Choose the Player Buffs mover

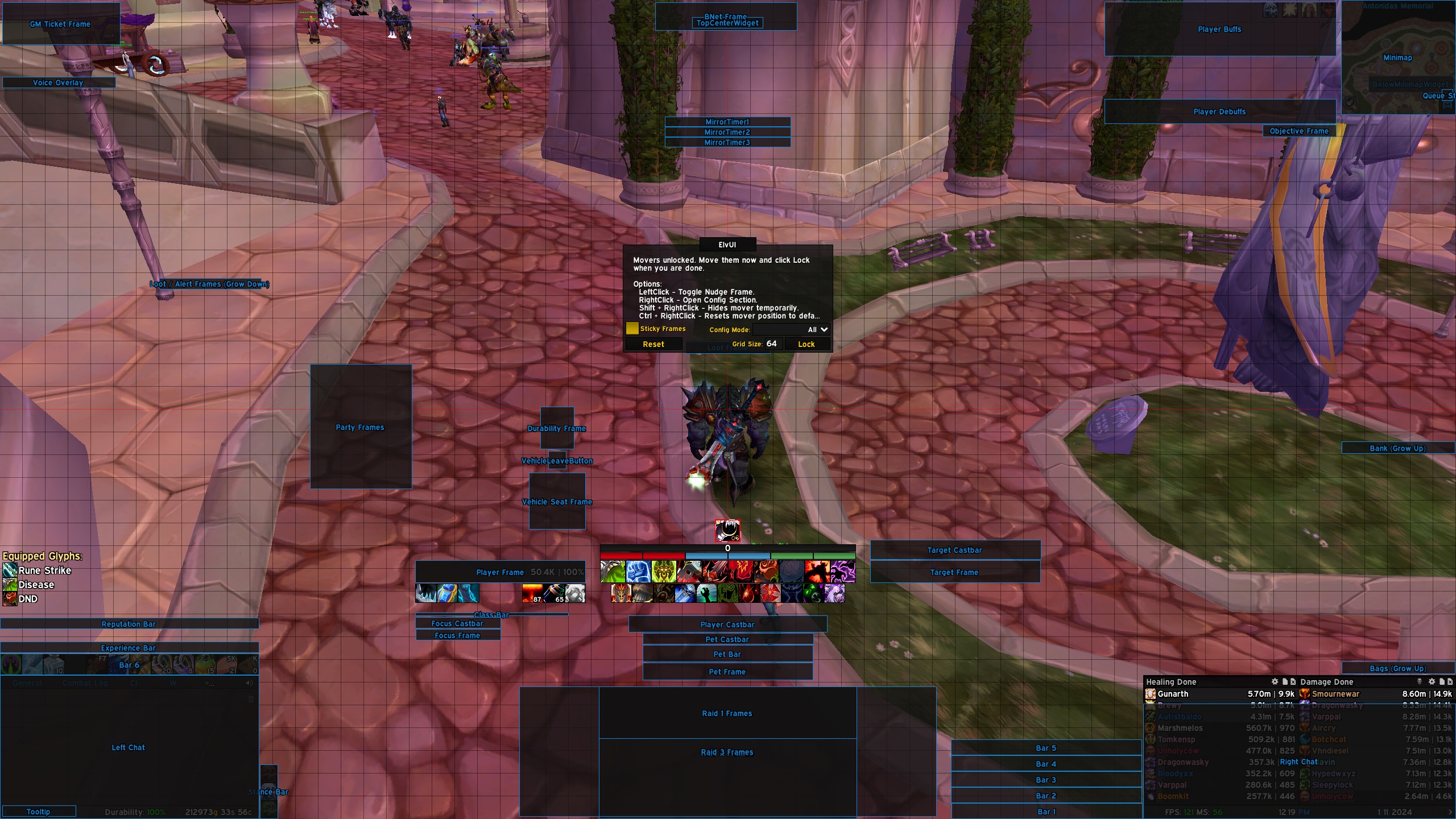1219,30
